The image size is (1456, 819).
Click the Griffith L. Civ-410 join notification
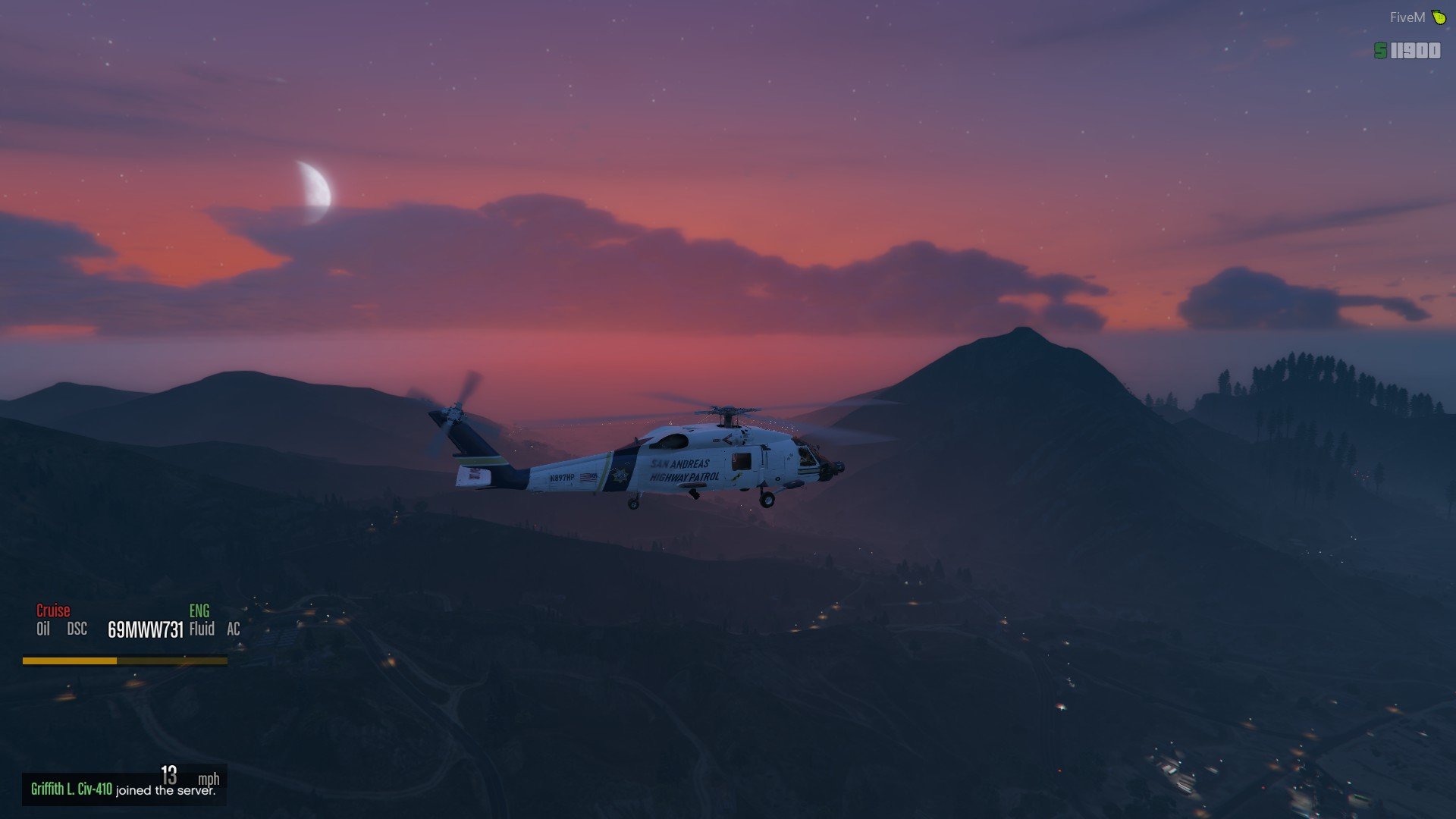click(x=123, y=789)
